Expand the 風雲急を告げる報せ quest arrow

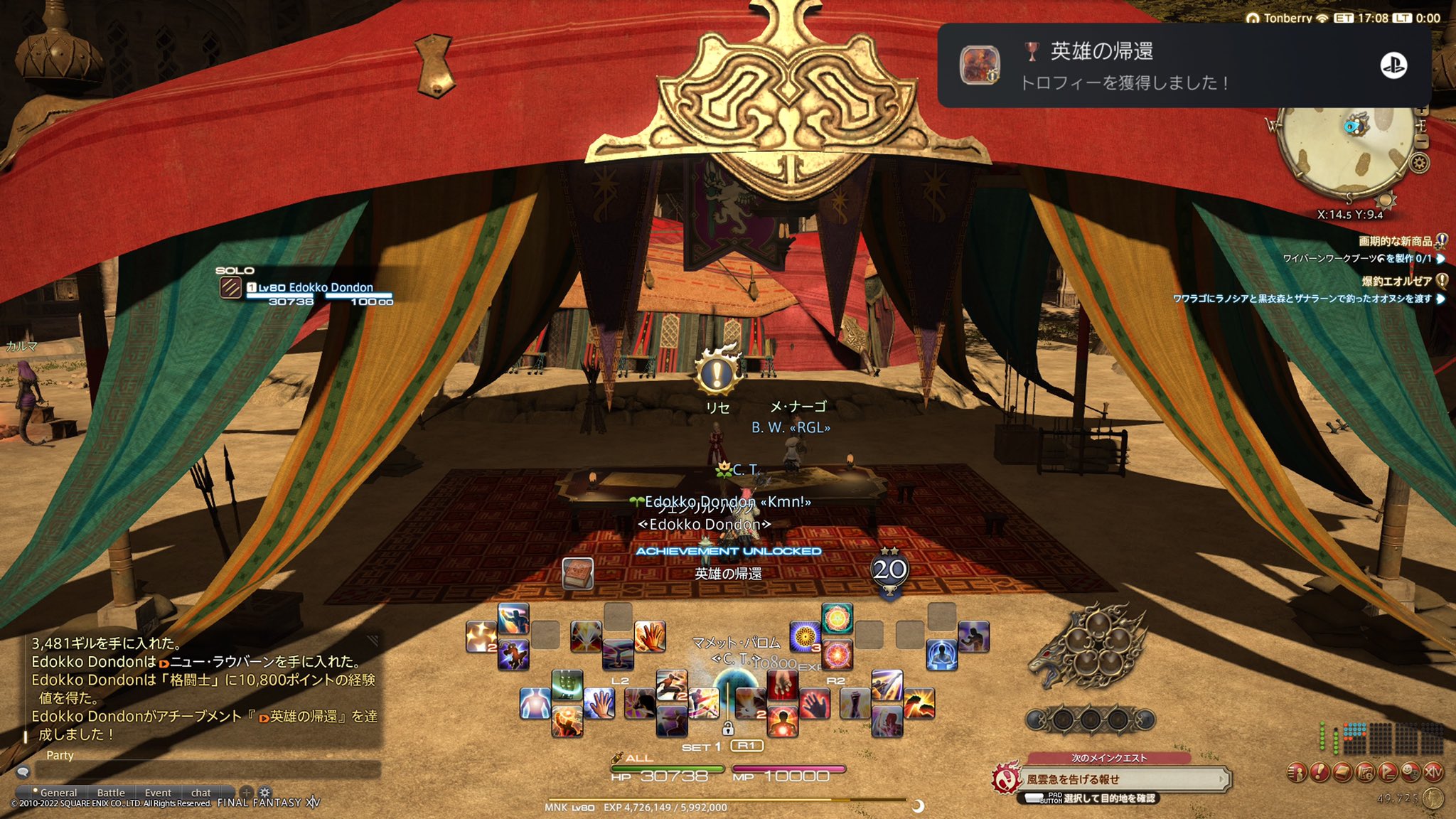(x=1221, y=778)
